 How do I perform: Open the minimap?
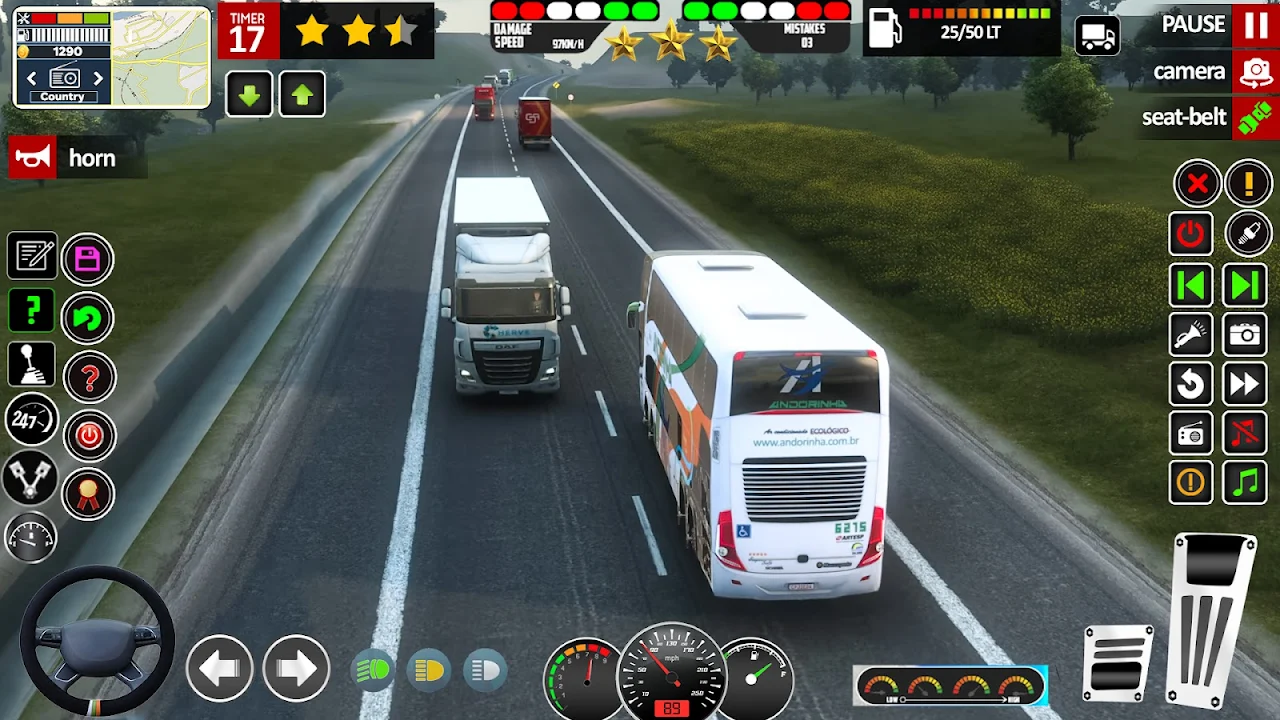(160, 57)
